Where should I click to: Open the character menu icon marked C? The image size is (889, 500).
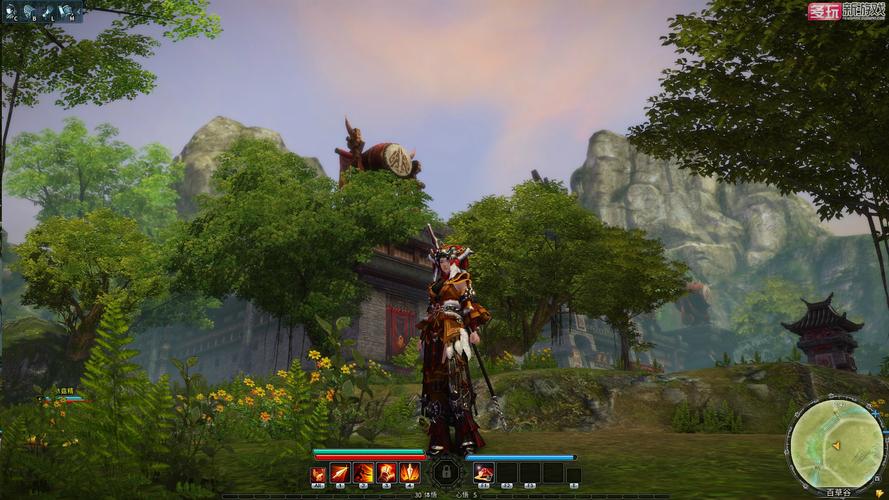click(x=11, y=12)
